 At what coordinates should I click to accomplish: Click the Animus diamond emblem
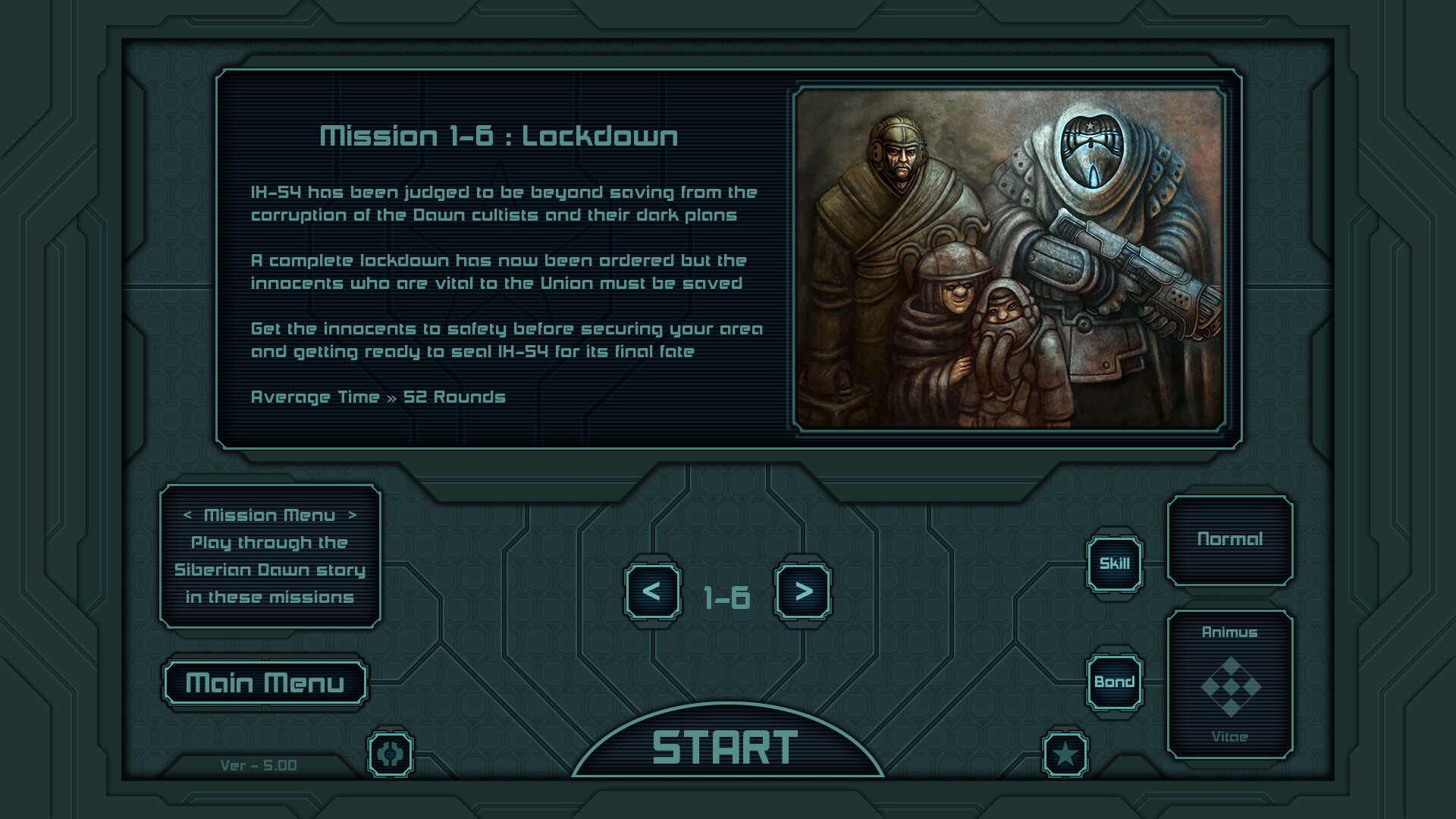1232,685
